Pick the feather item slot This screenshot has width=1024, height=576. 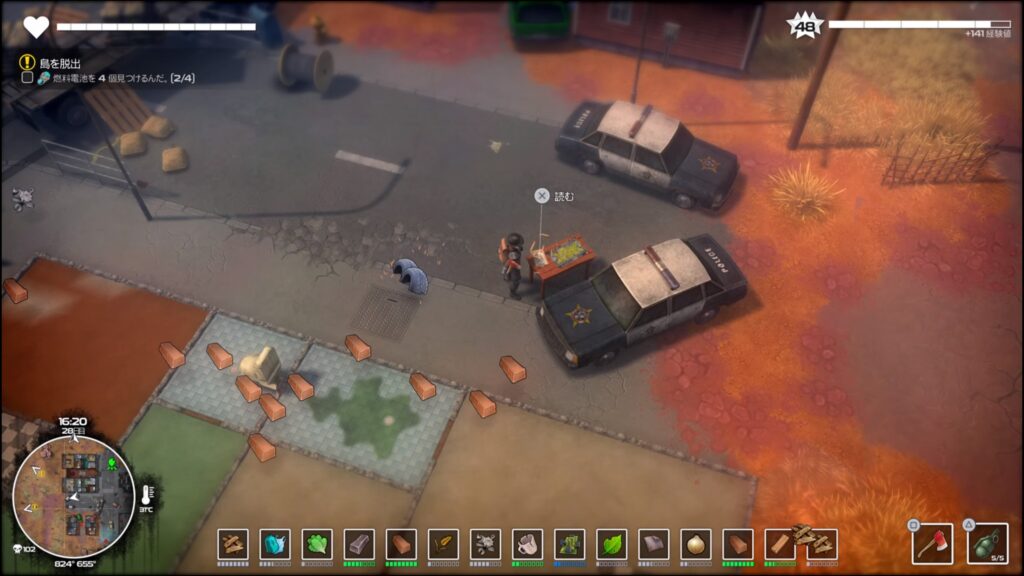pyautogui.click(x=443, y=544)
